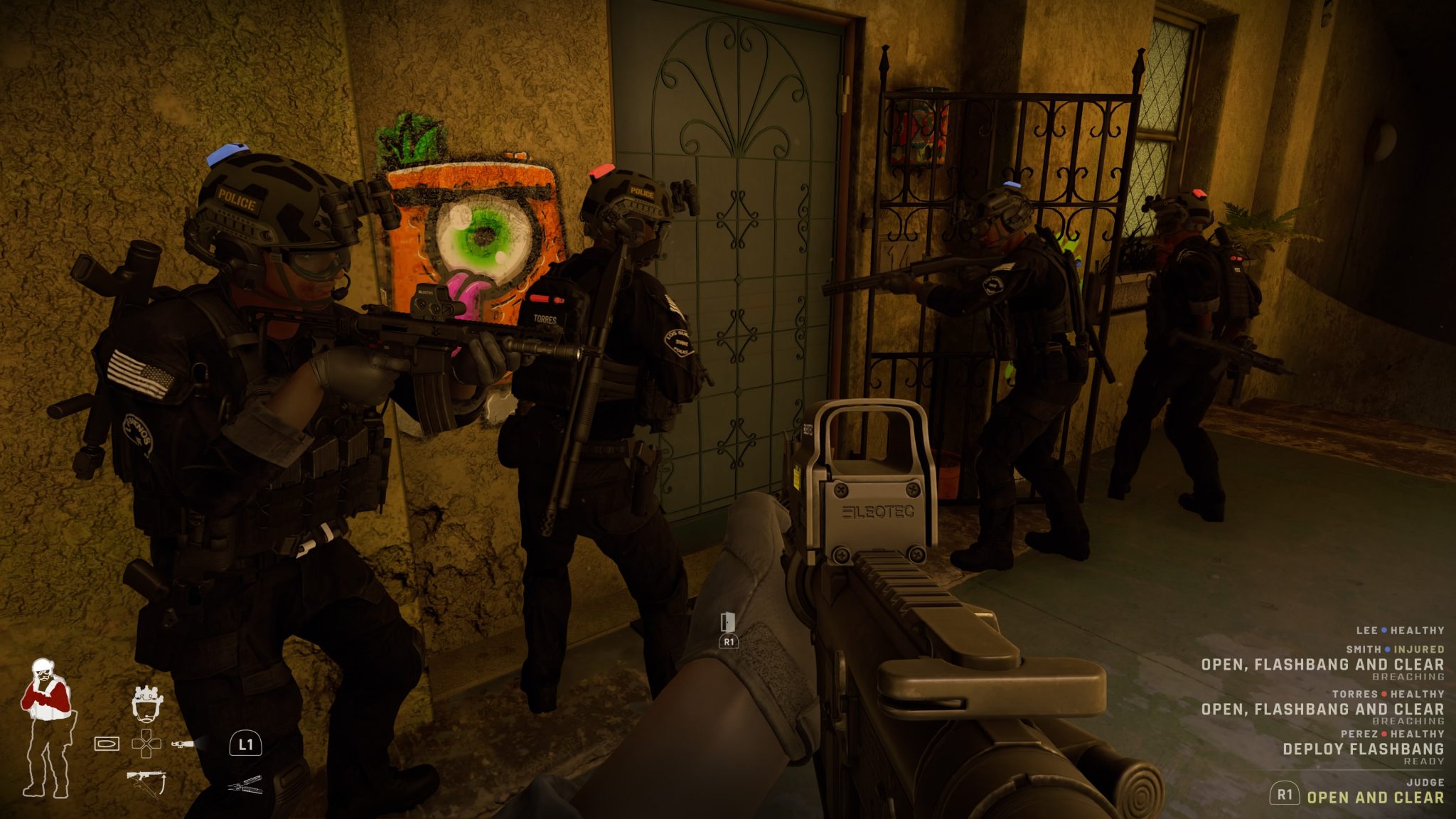Click the d-pad command icon
1456x819 pixels.
click(x=147, y=743)
